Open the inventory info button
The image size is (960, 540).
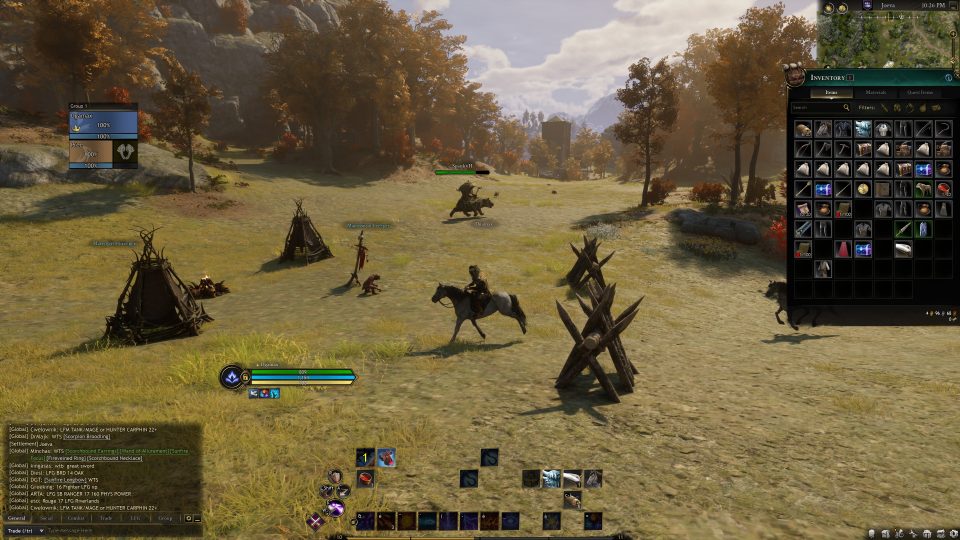click(948, 77)
